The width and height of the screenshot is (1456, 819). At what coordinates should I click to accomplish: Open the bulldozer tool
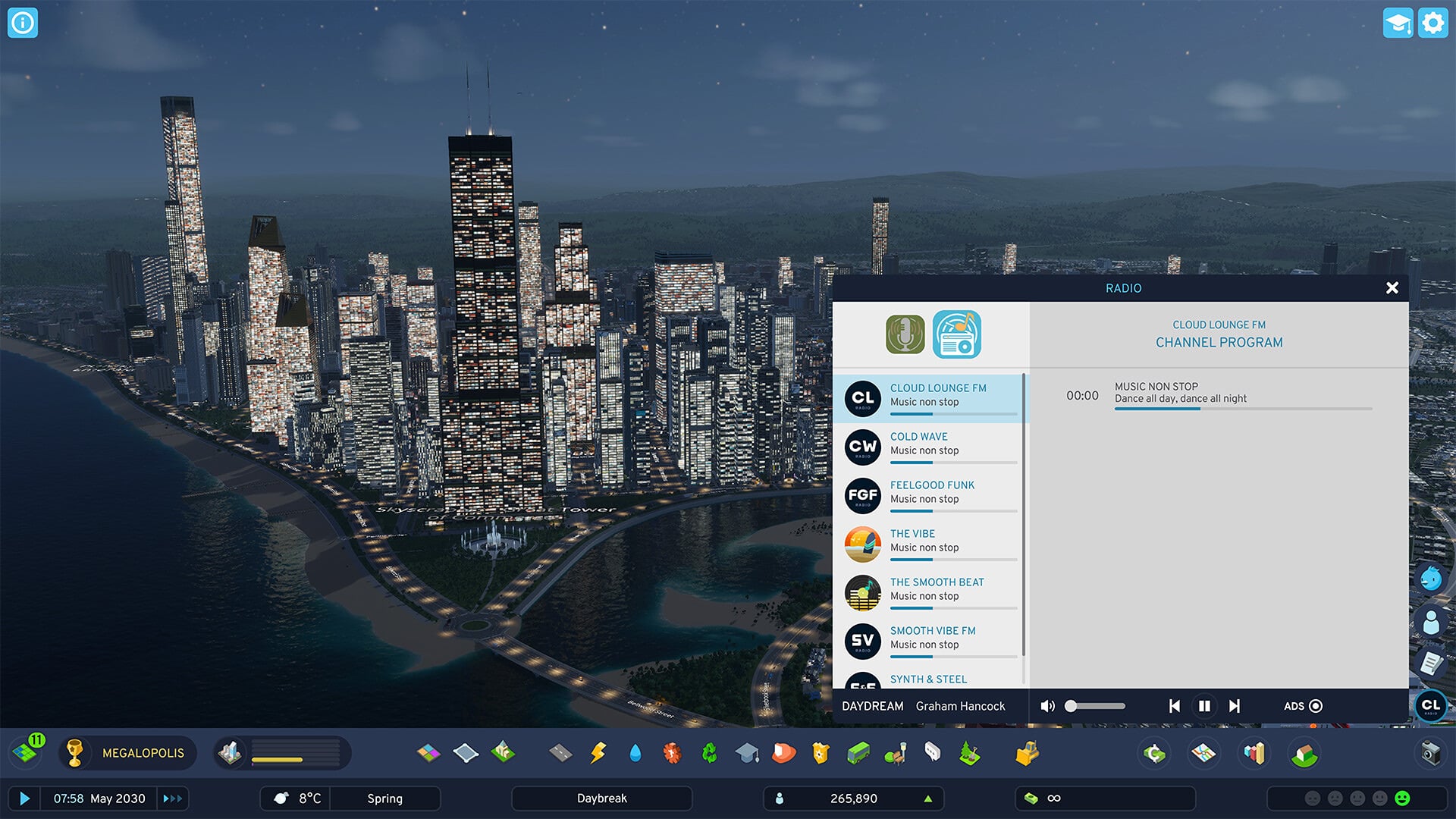pyautogui.click(x=1027, y=753)
